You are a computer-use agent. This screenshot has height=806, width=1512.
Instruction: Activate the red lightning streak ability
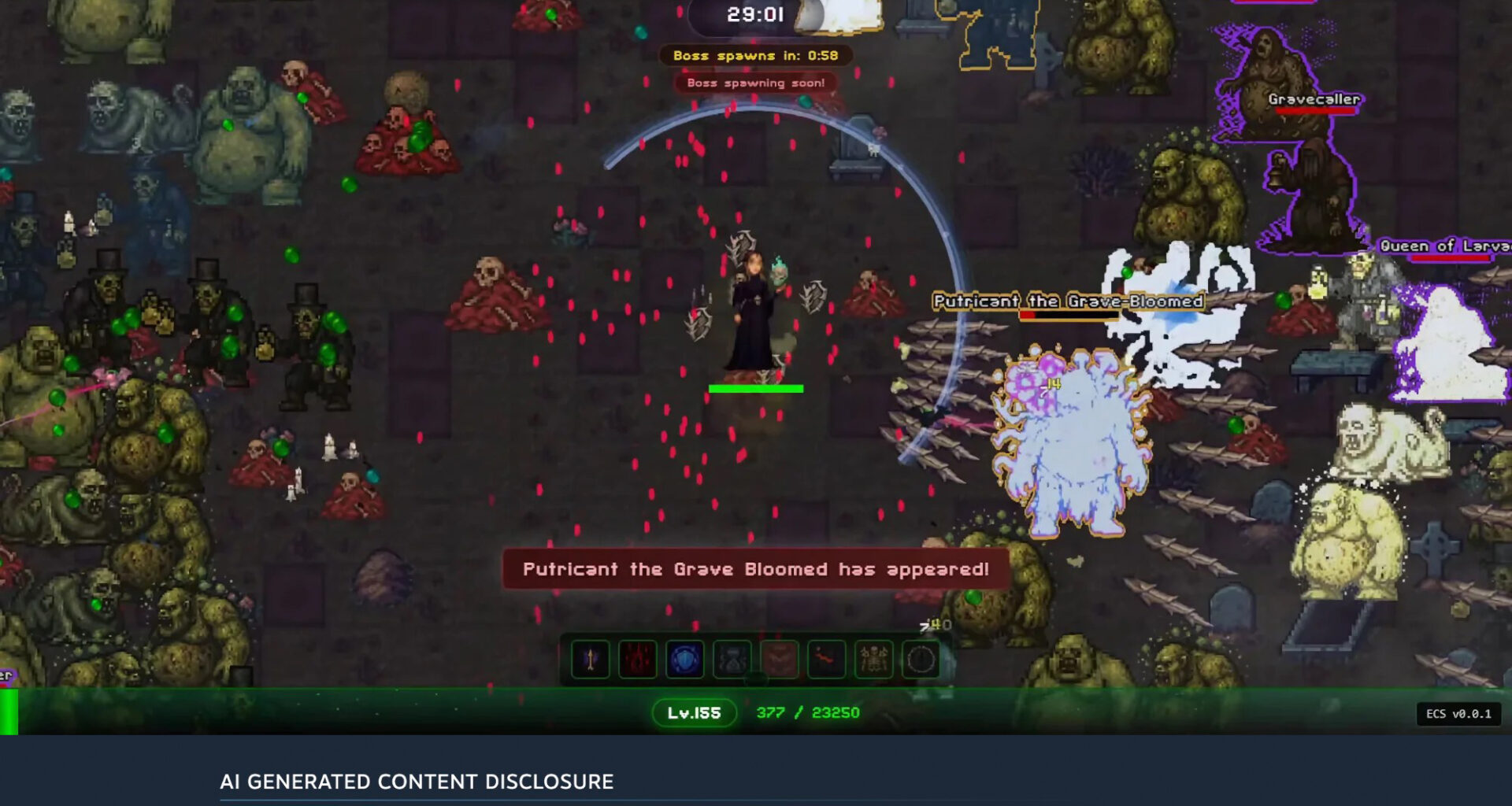(826, 660)
